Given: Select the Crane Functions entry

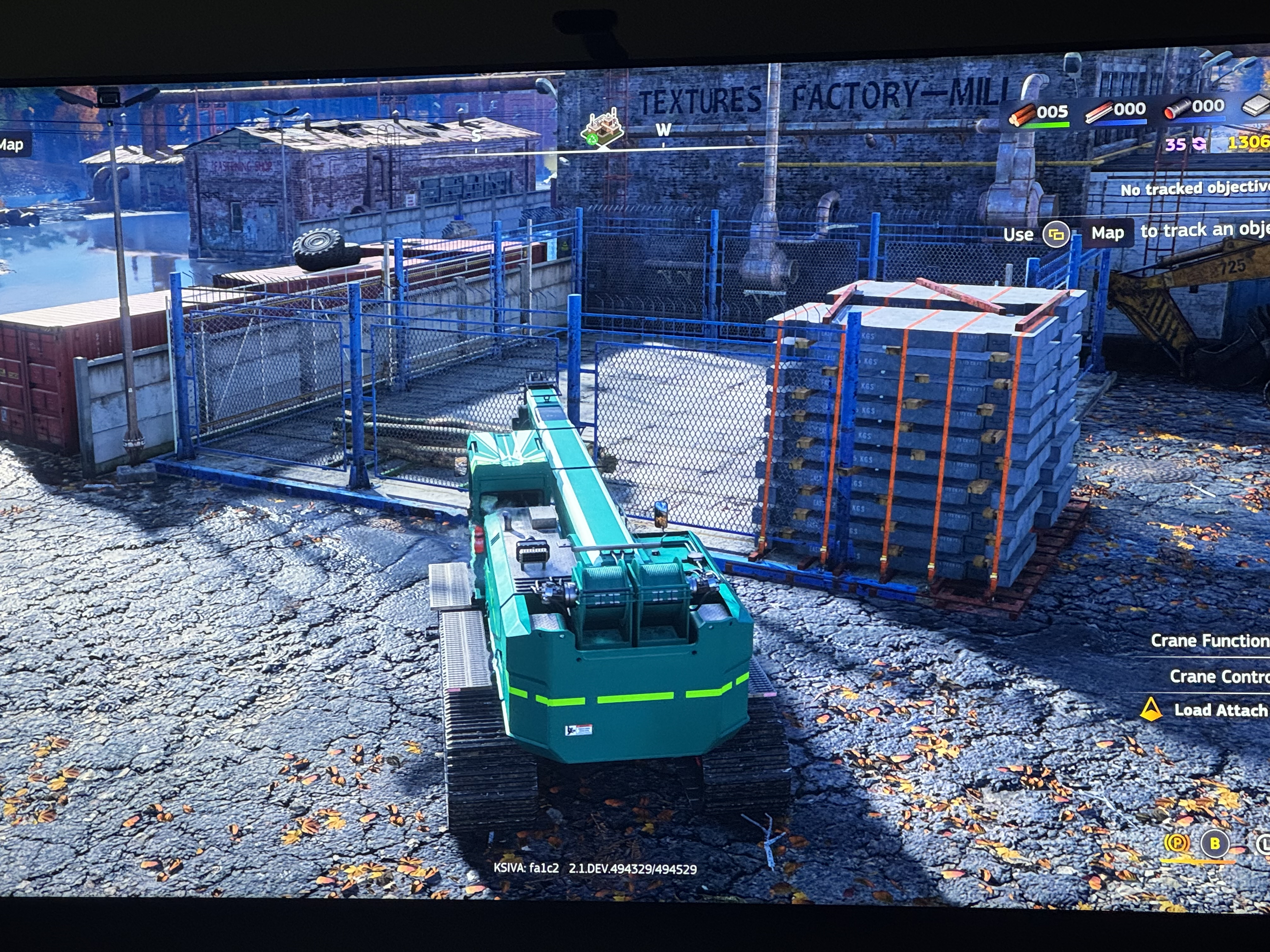Looking at the screenshot, I should (x=1209, y=640).
